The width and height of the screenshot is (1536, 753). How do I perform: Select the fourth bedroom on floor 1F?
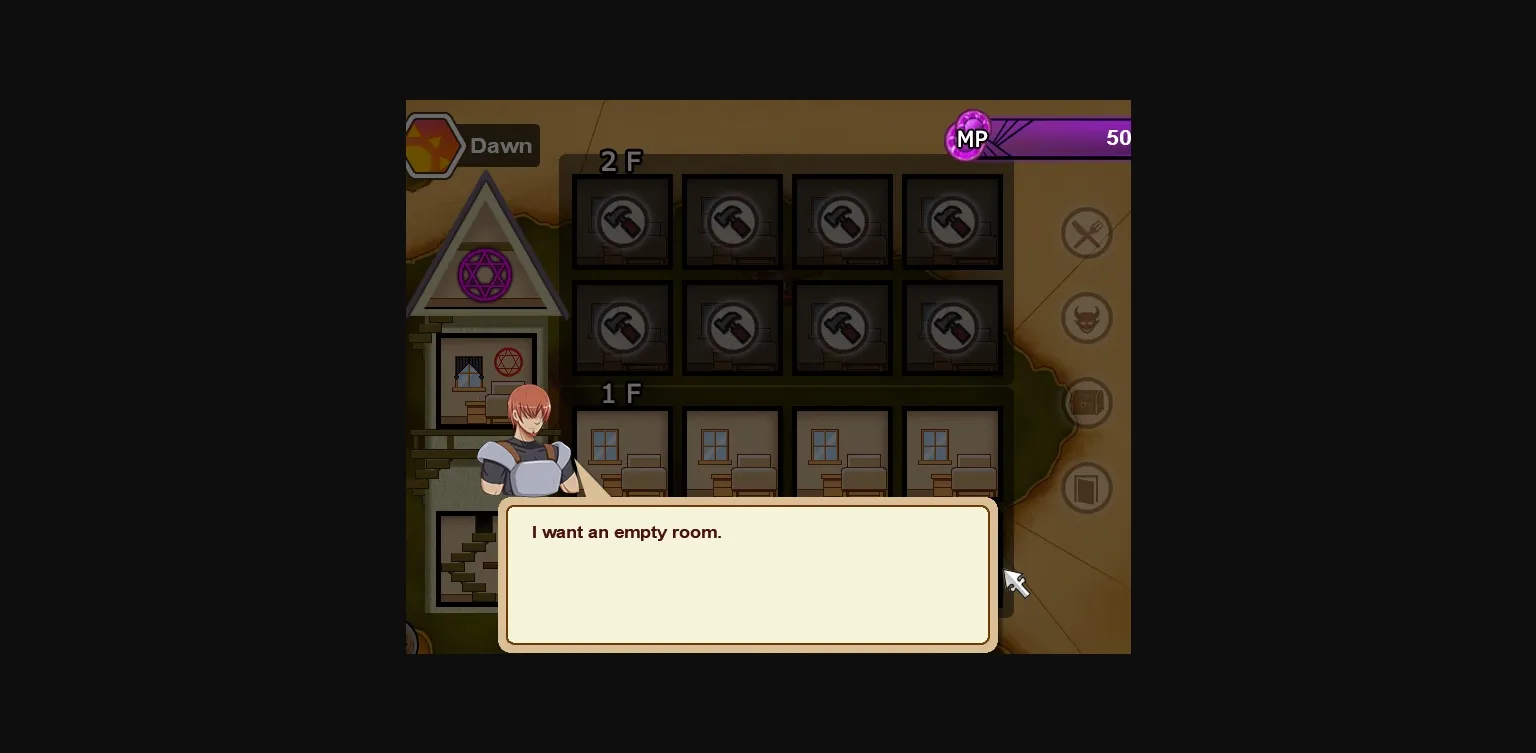click(951, 450)
